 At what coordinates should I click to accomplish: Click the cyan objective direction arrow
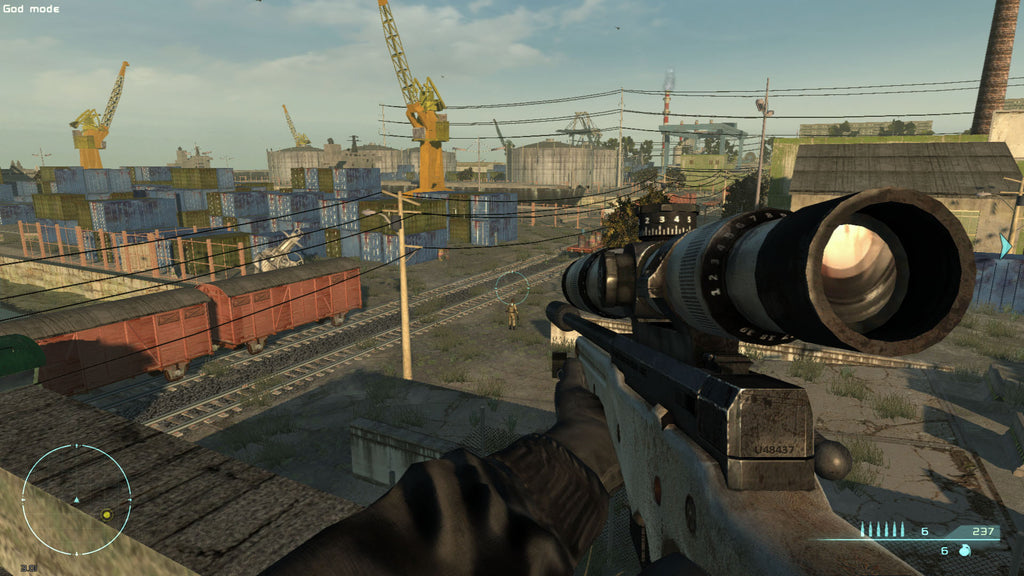pos(1005,245)
